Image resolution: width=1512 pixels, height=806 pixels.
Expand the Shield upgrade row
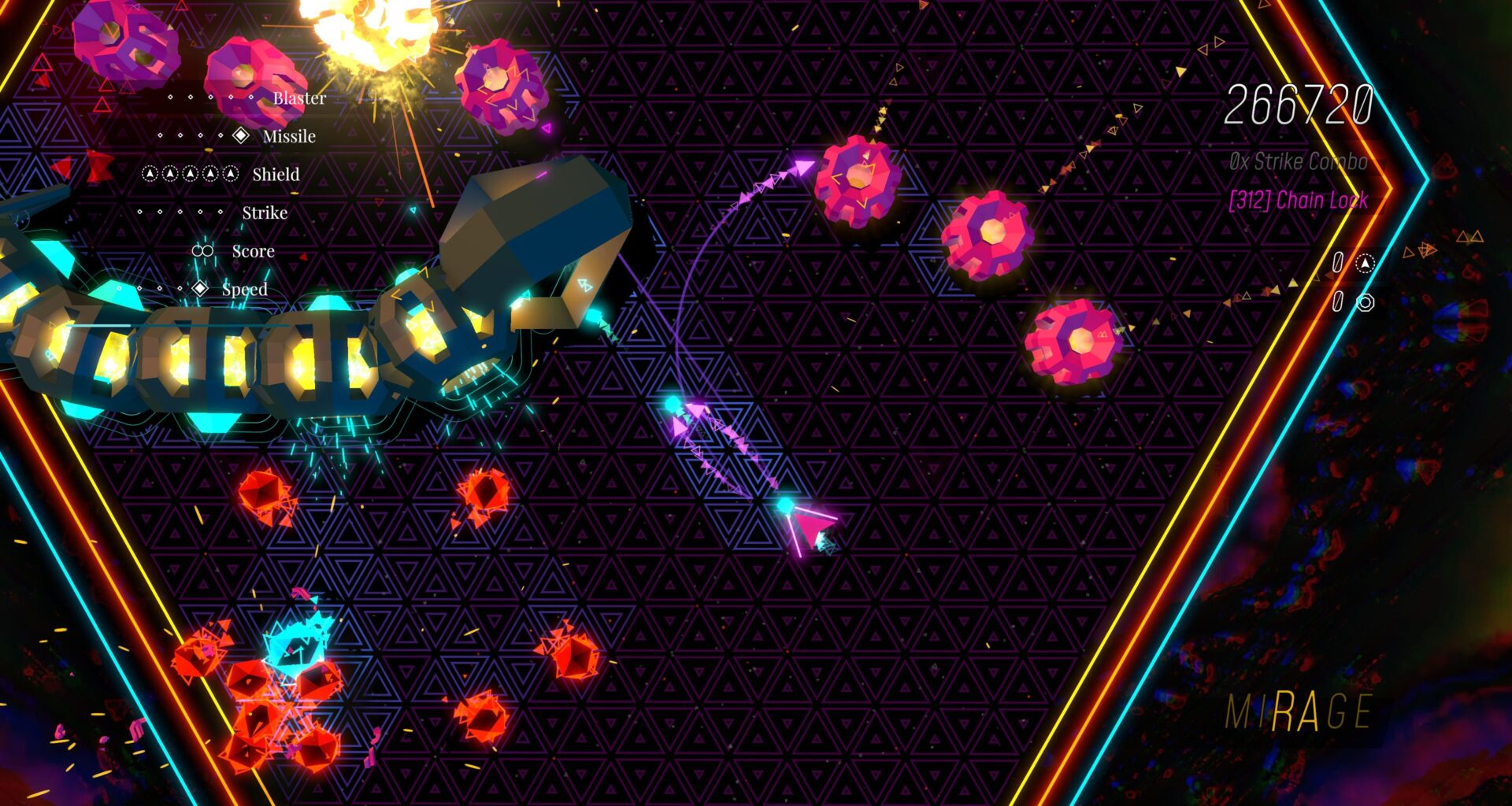[276, 174]
